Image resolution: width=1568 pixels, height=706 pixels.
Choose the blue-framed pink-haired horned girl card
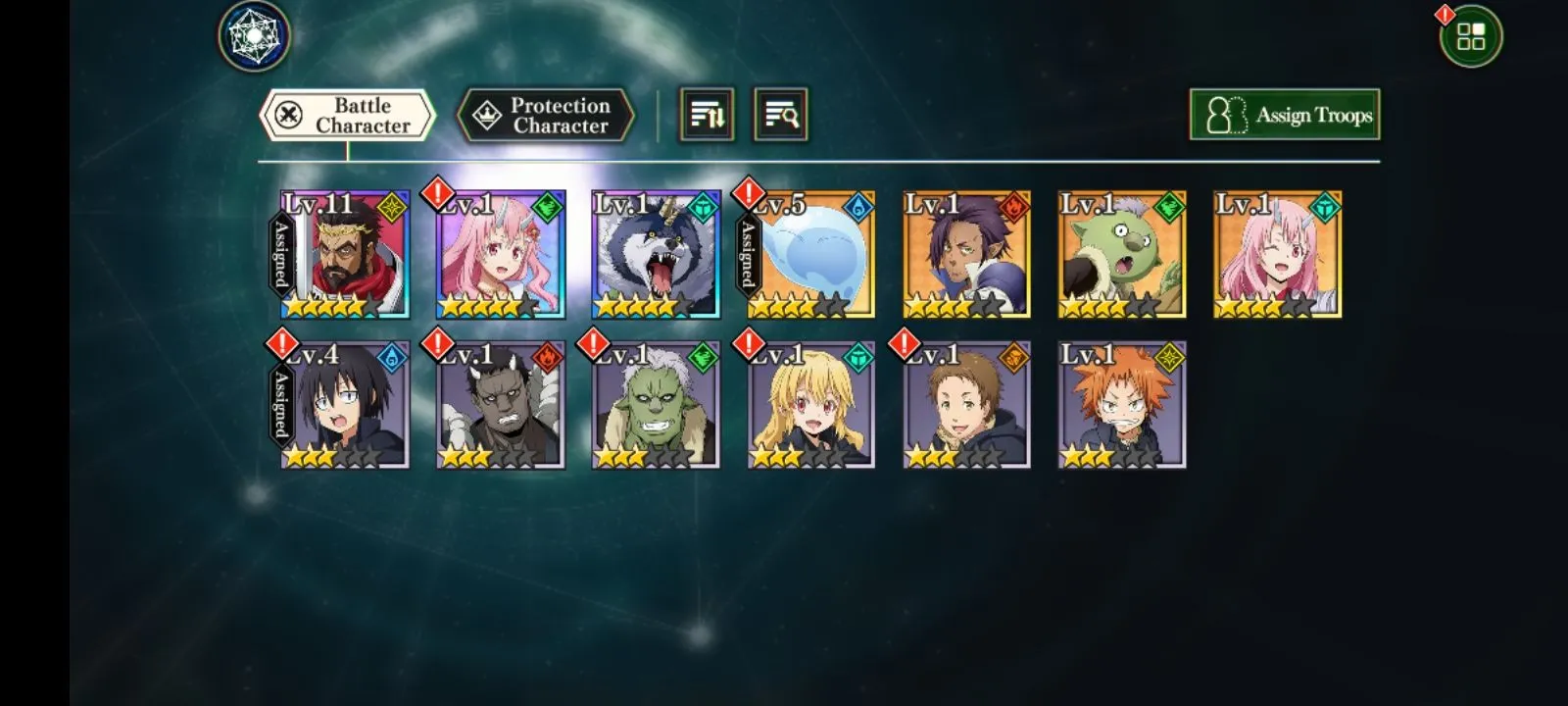click(501, 255)
